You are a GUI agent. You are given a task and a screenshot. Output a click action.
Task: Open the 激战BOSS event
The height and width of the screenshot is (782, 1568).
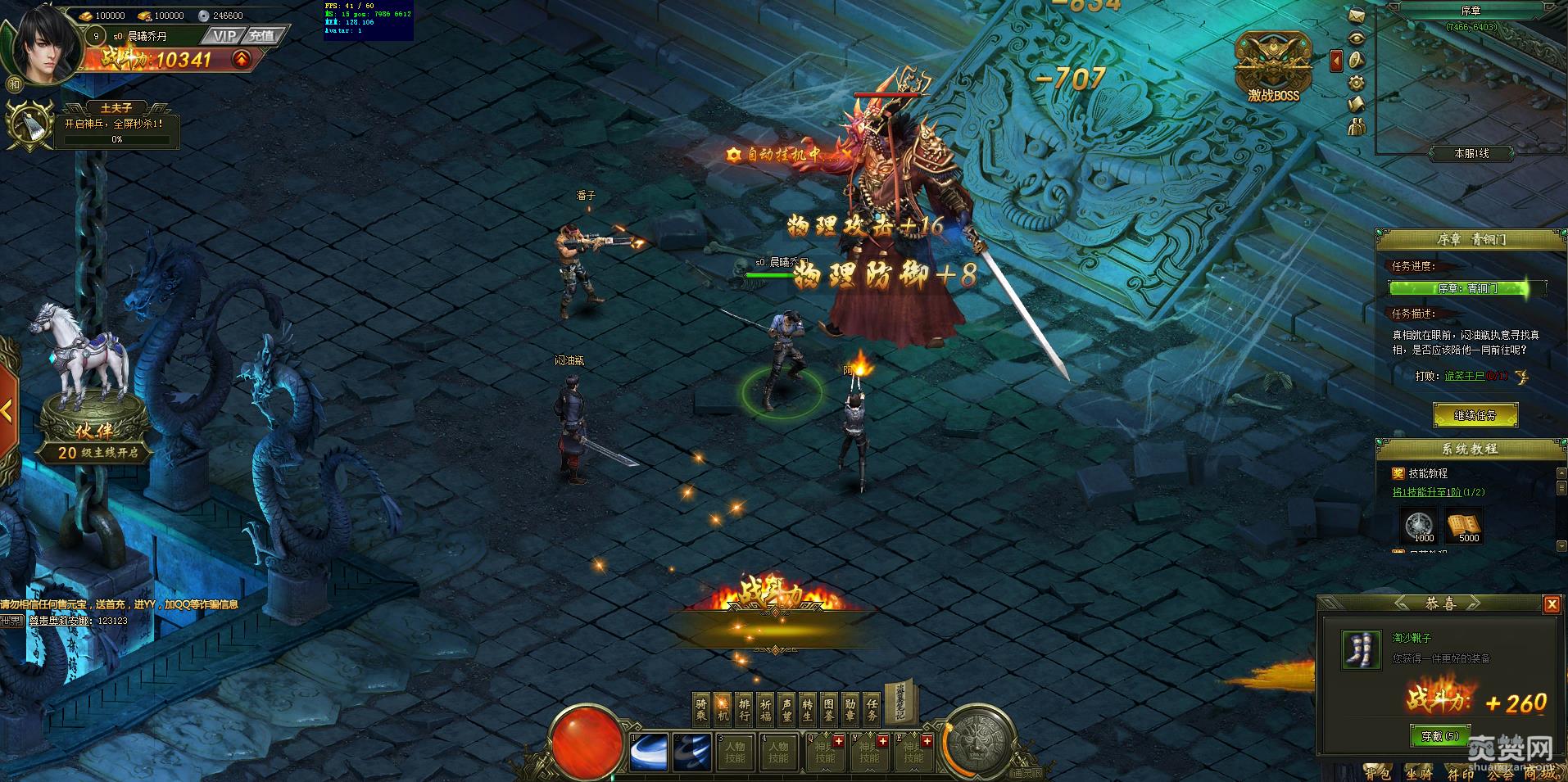coord(1273,68)
